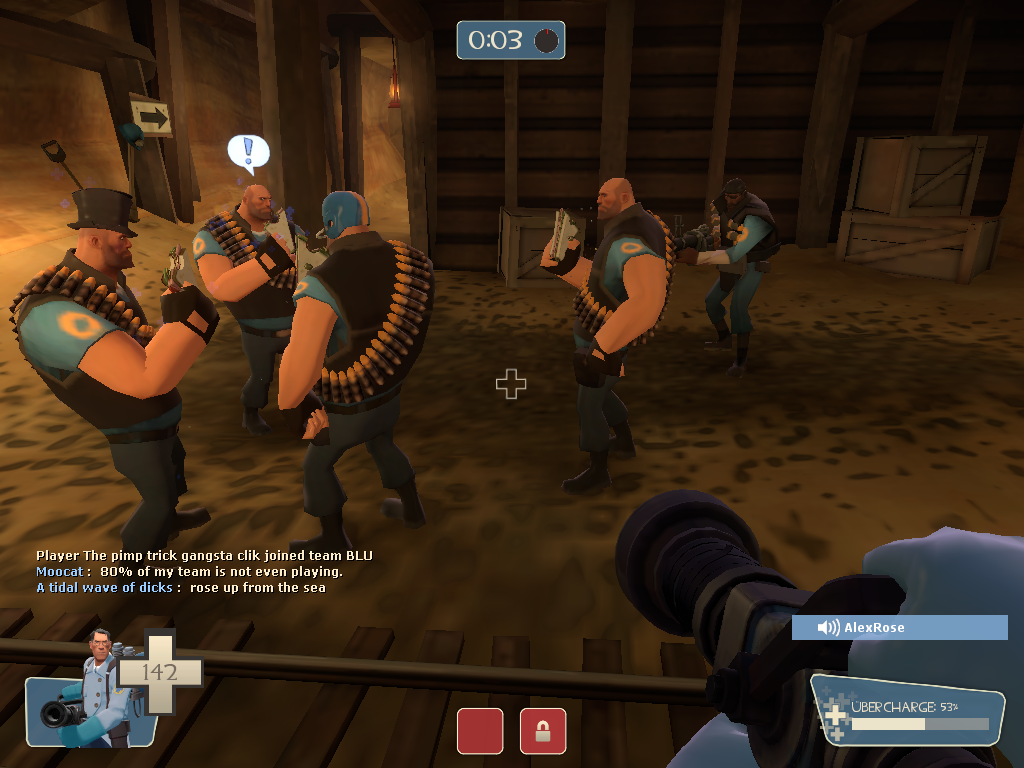
Task: Click the AlexRose voice chat indicator
Action: coord(899,627)
